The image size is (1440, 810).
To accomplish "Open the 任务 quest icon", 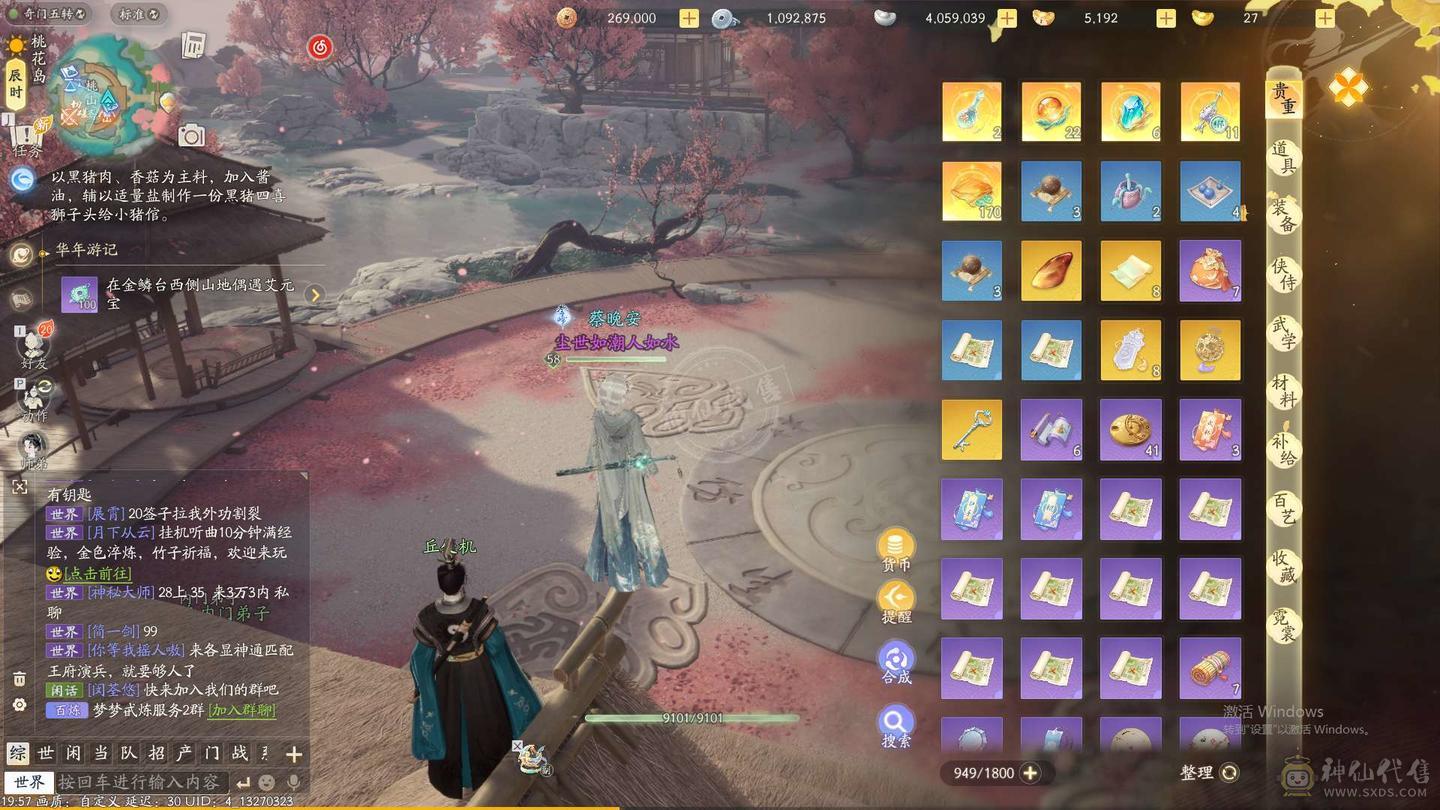I will (30, 135).
